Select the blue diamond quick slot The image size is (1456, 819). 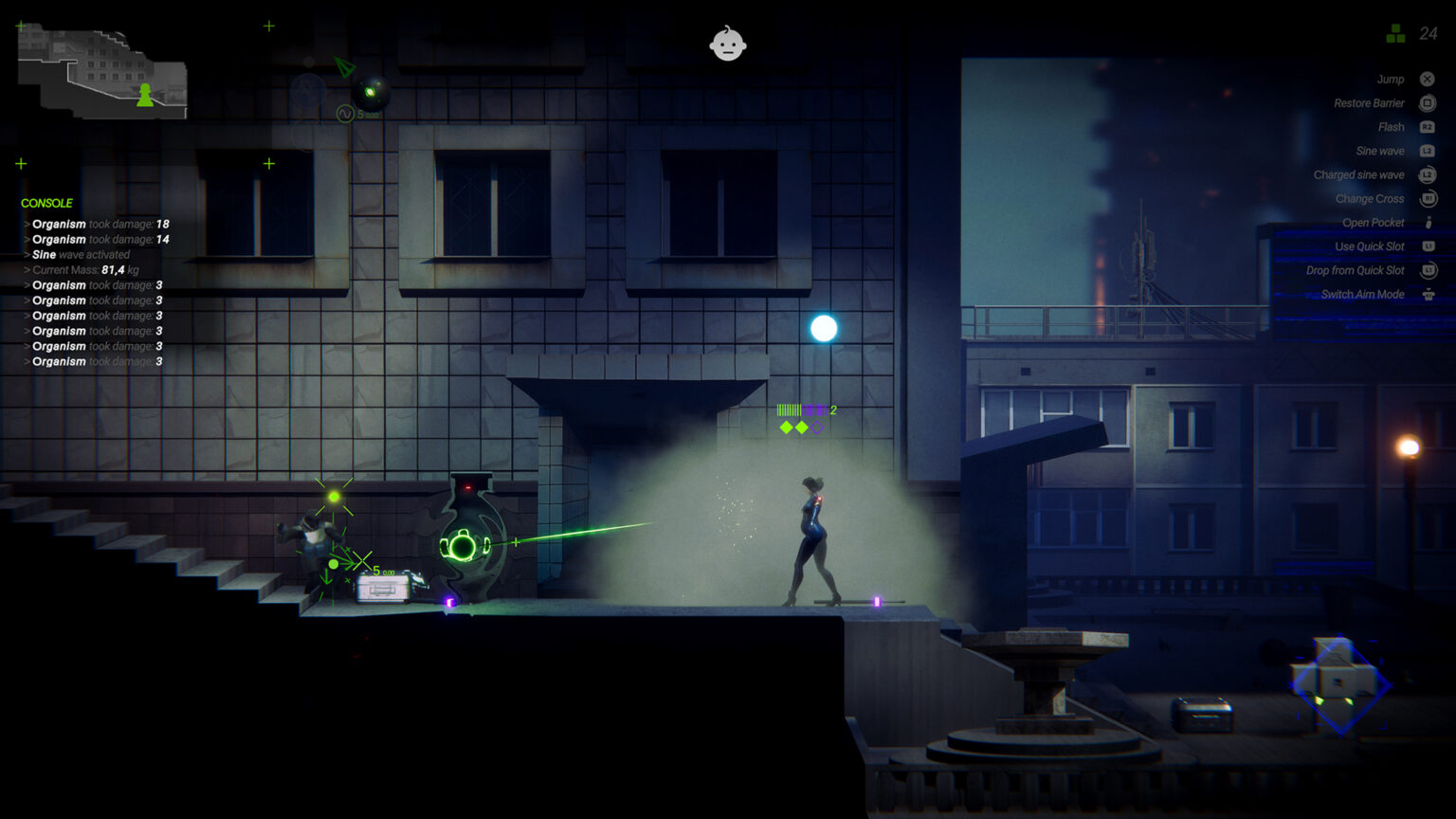pyautogui.click(x=1338, y=684)
